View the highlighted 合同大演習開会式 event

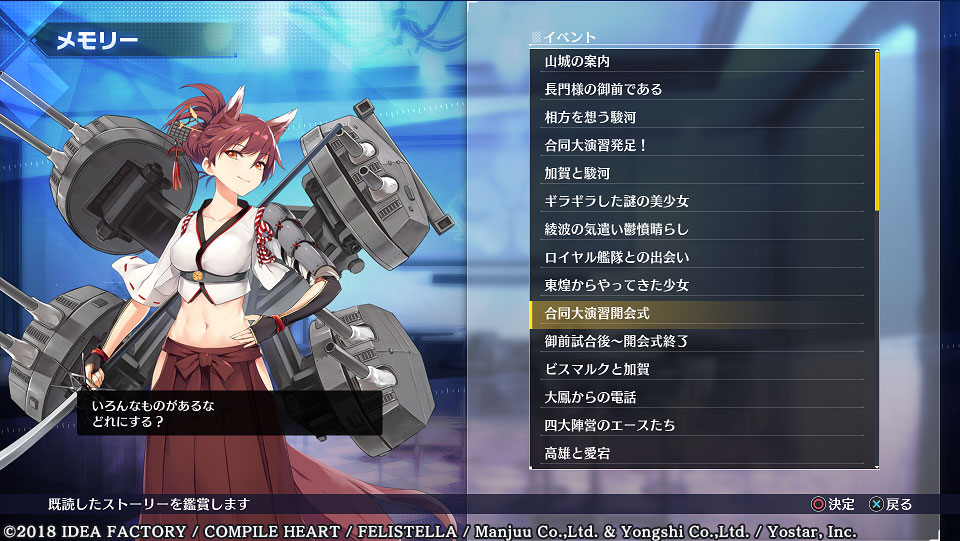702,313
